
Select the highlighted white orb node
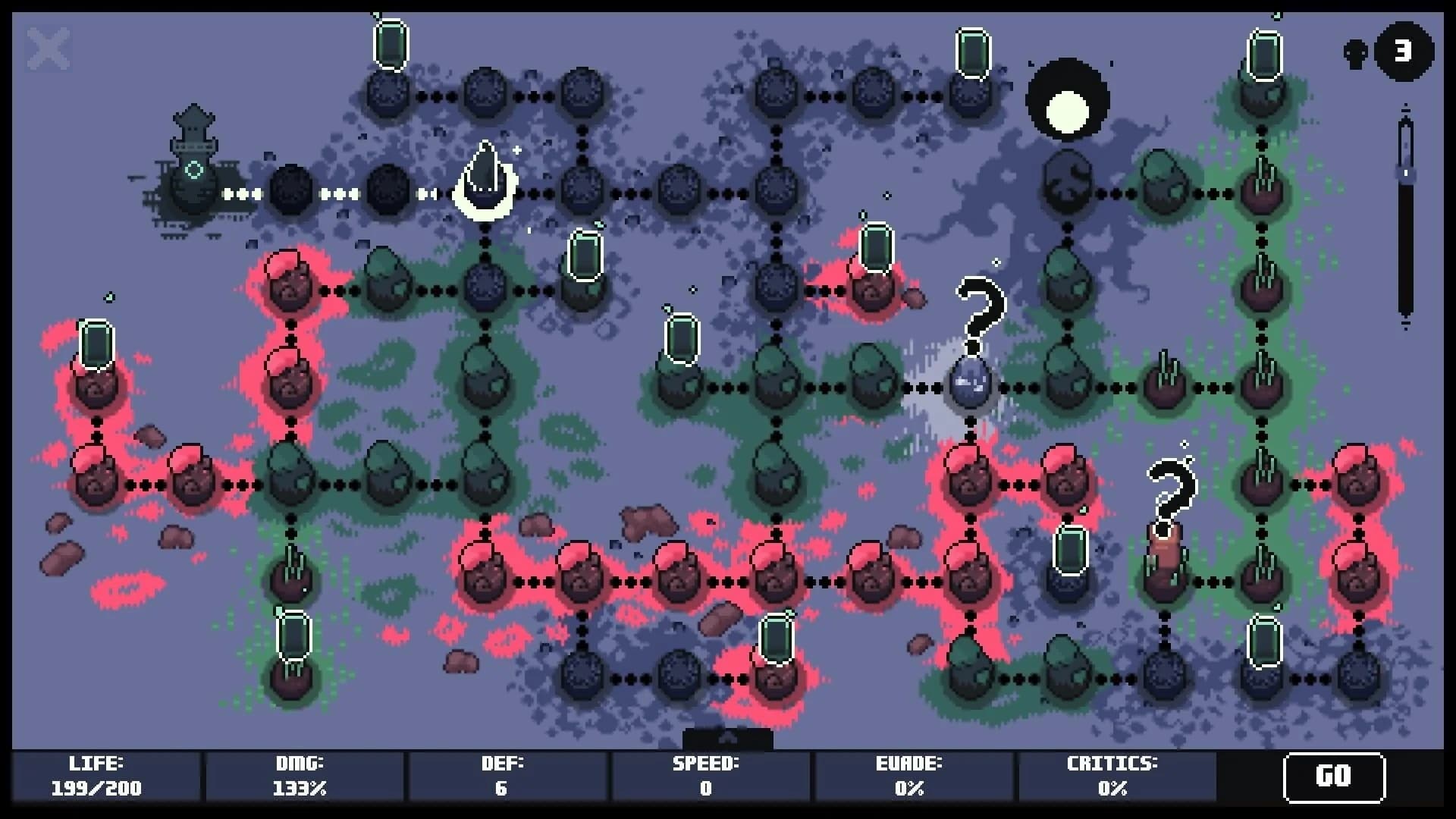pos(968,387)
